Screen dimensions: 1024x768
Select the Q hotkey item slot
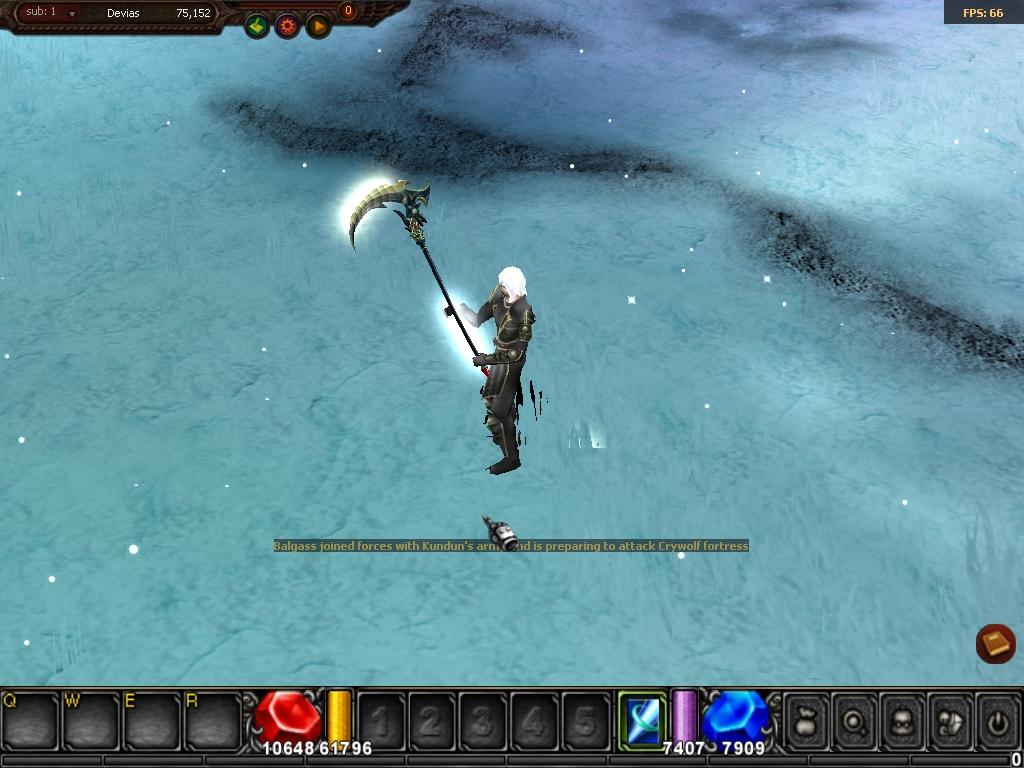(30, 720)
